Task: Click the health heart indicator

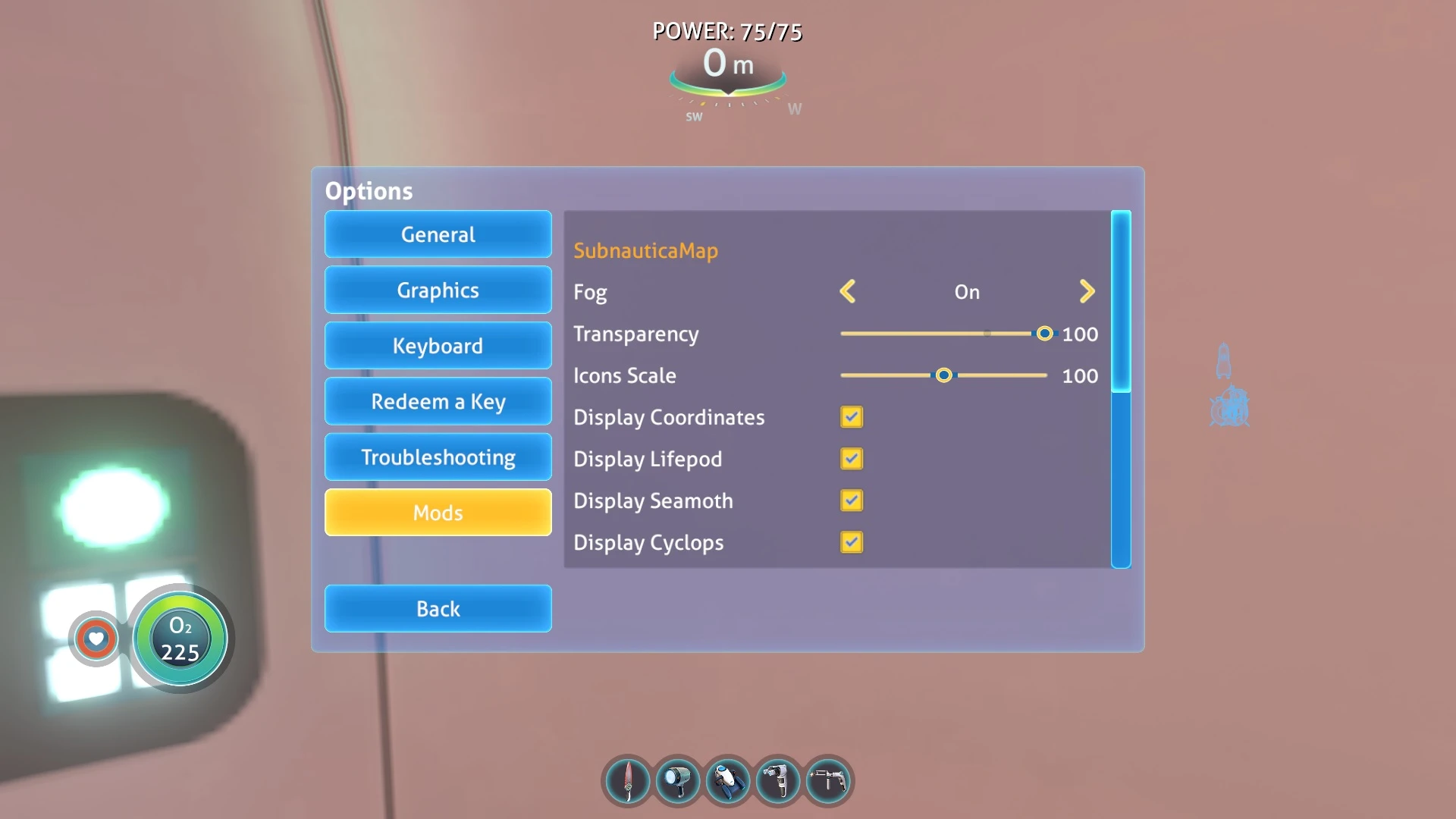Action: click(x=96, y=639)
